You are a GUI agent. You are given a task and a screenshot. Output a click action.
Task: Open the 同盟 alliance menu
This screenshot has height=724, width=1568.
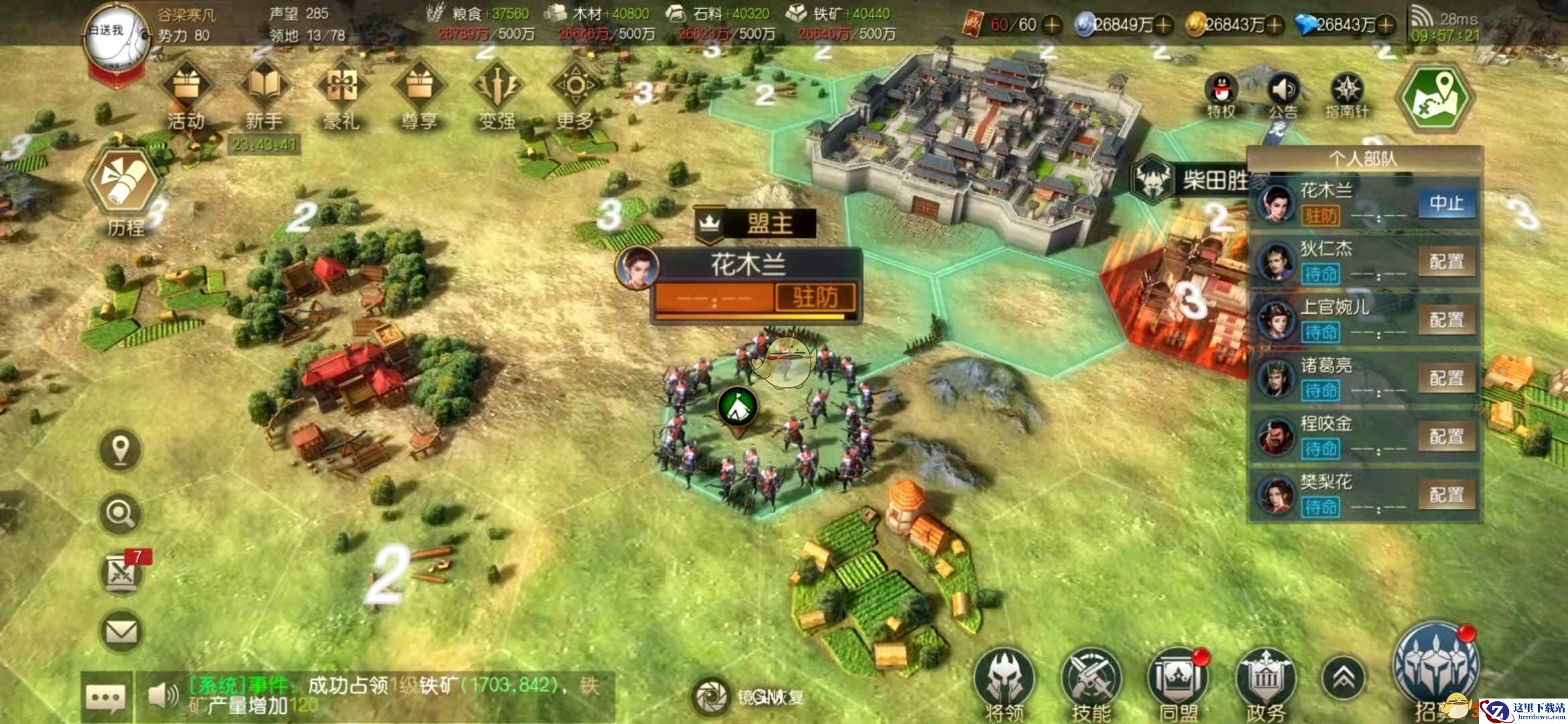coord(1178,680)
